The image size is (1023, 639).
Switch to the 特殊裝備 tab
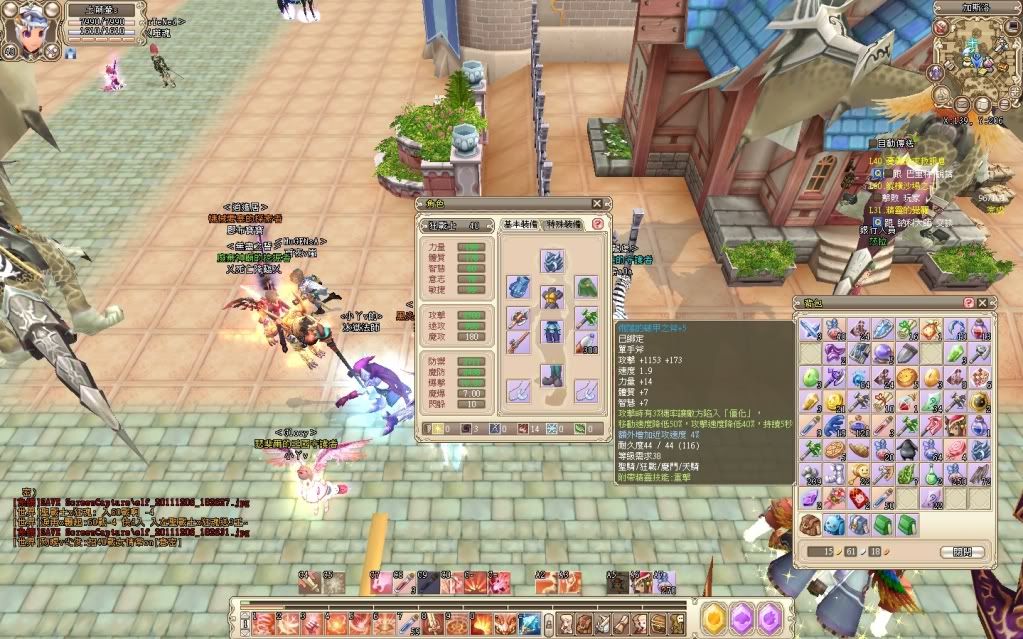click(566, 224)
